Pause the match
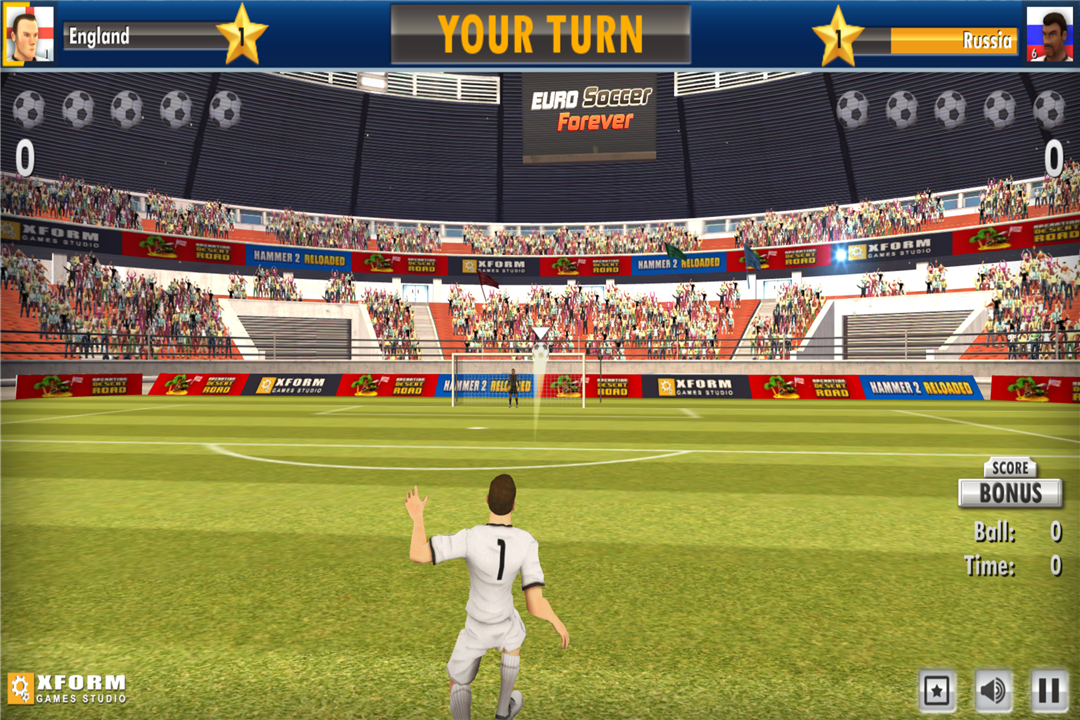Viewport: 1080px width, 720px height. (x=1049, y=691)
